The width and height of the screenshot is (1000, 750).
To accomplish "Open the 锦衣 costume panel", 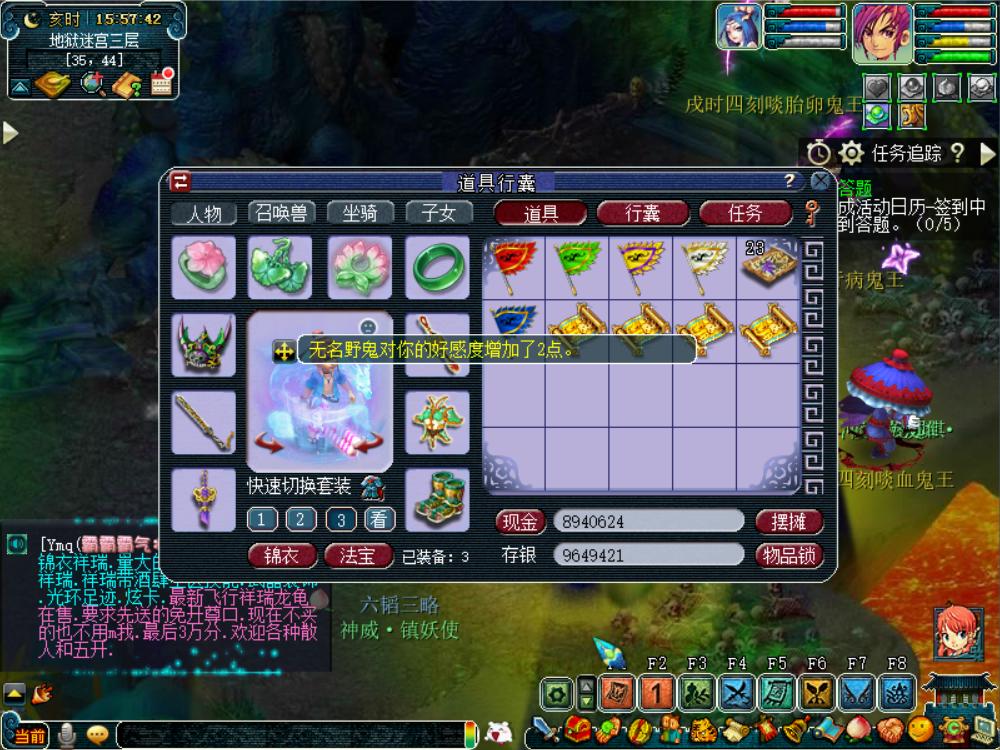I will [282, 555].
